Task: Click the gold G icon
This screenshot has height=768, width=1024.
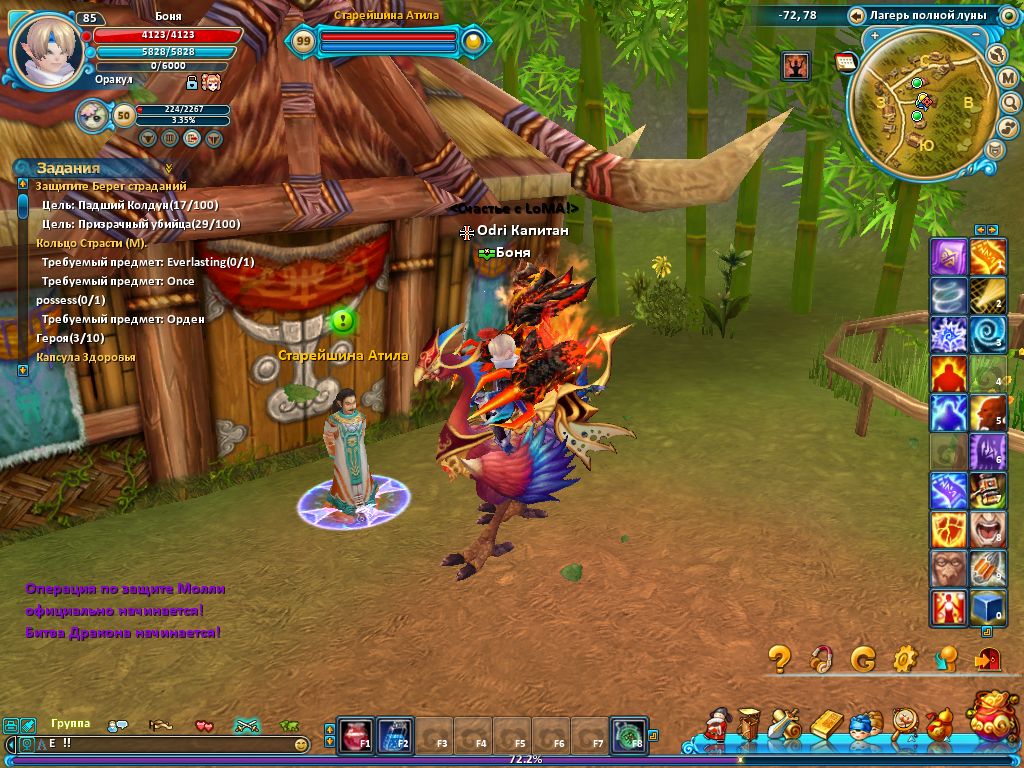Action: click(x=863, y=658)
